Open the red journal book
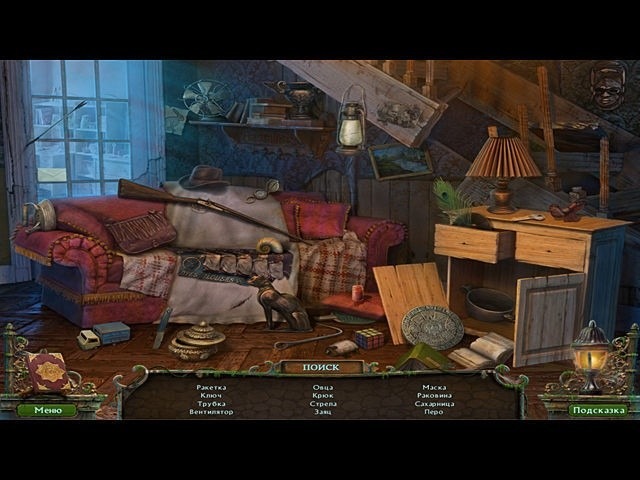640x480 pixels. [x=48, y=372]
